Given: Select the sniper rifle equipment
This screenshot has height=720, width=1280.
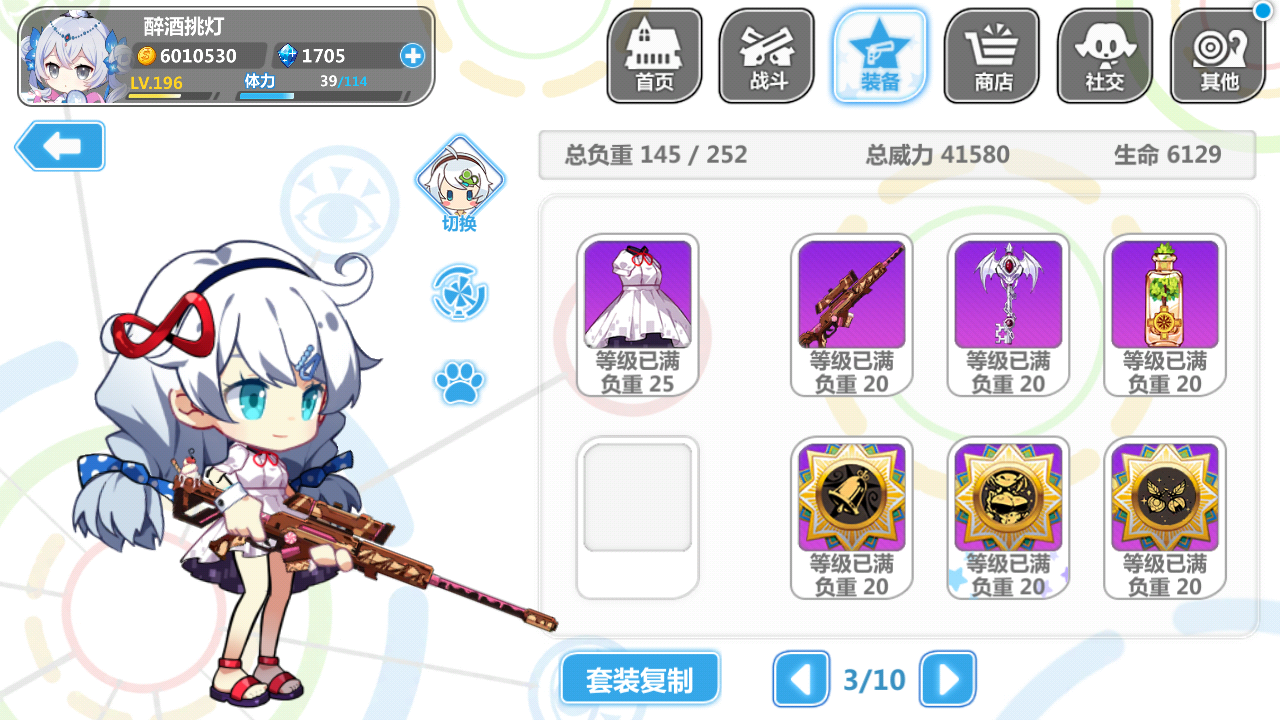Looking at the screenshot, I should tap(851, 294).
